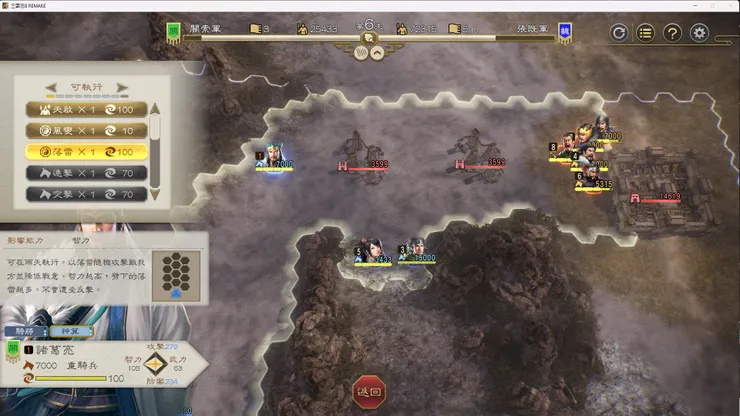Viewport: 740px width, 416px height.
Task: Go to the previous tactic page arrow
Action: coord(49,87)
